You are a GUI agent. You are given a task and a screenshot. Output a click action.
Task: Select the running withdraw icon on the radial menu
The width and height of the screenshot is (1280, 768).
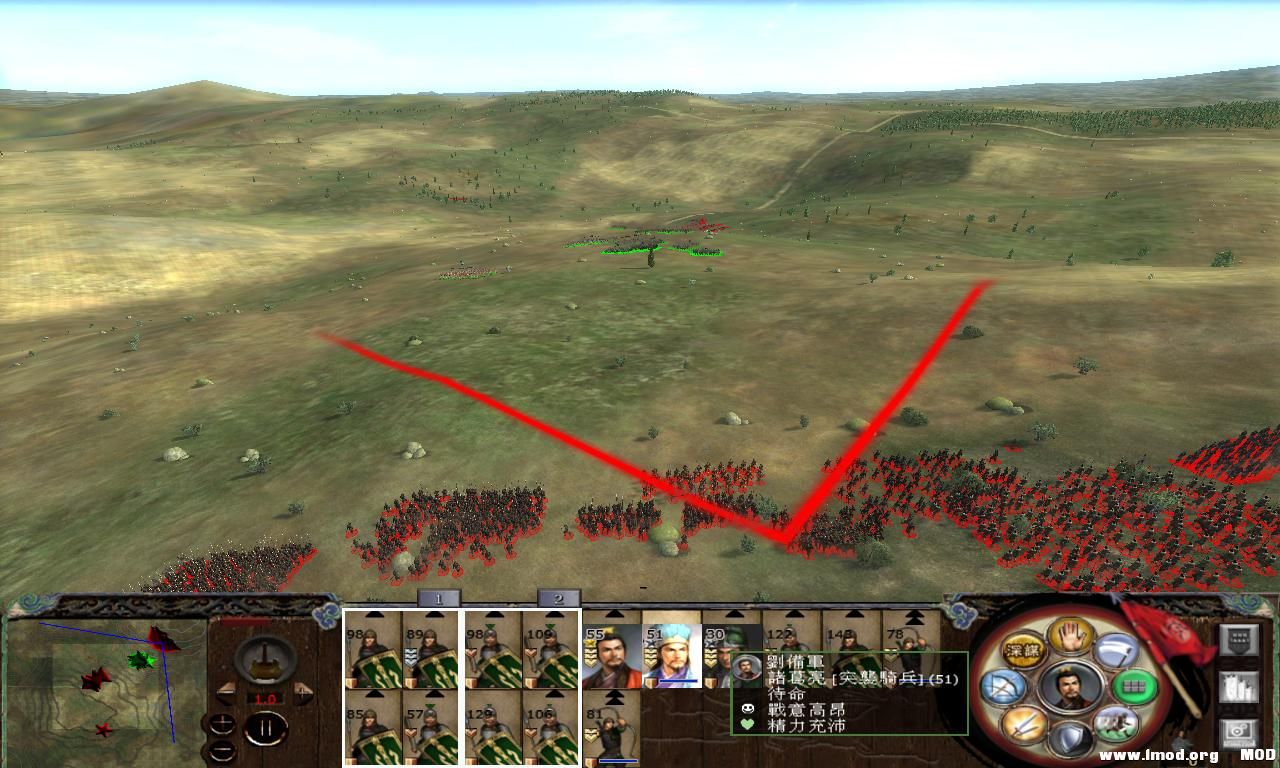[x=1116, y=724]
